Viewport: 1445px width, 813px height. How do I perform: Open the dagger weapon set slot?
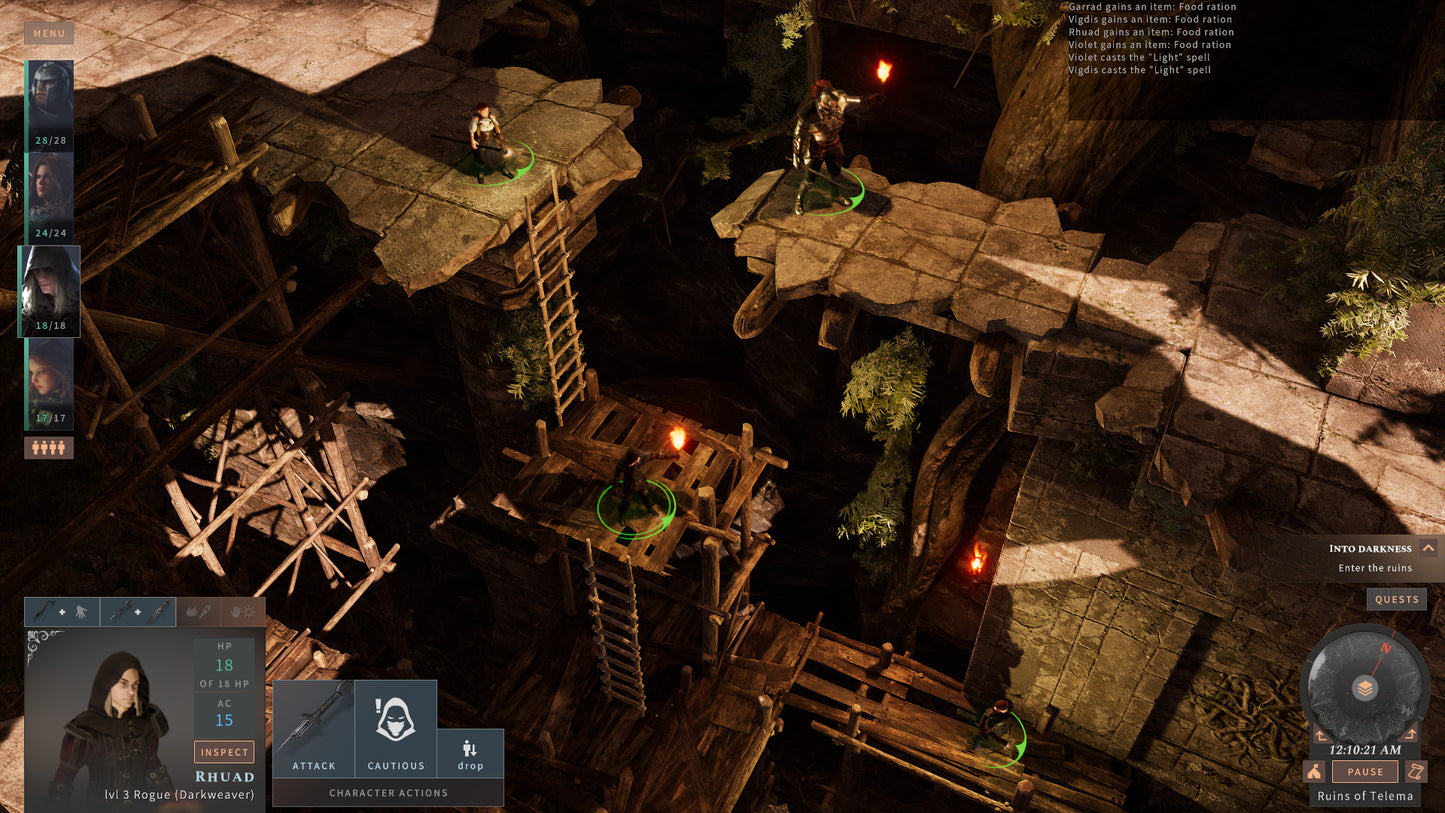[x=137, y=612]
